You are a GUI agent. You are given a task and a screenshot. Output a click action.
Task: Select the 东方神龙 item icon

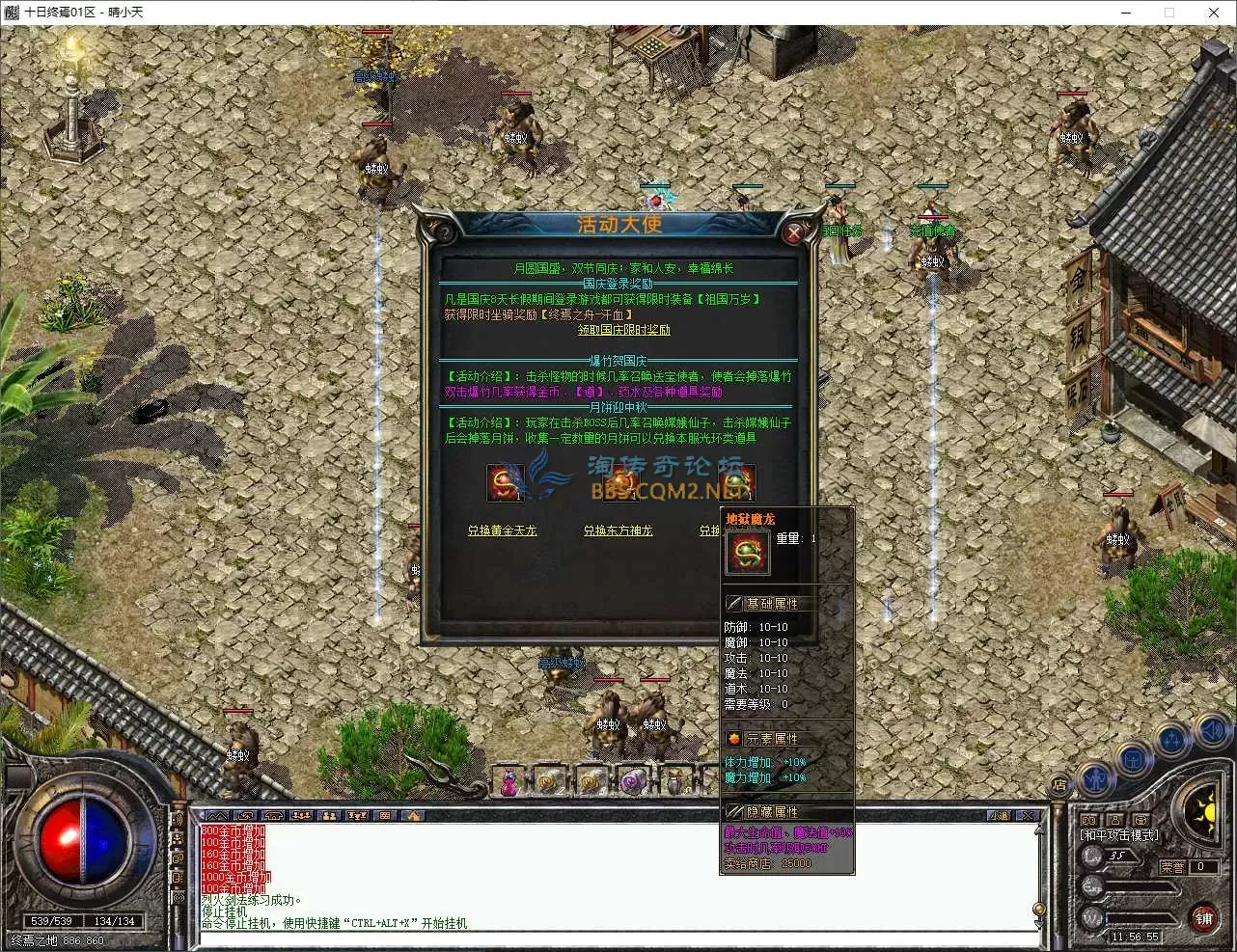click(620, 482)
